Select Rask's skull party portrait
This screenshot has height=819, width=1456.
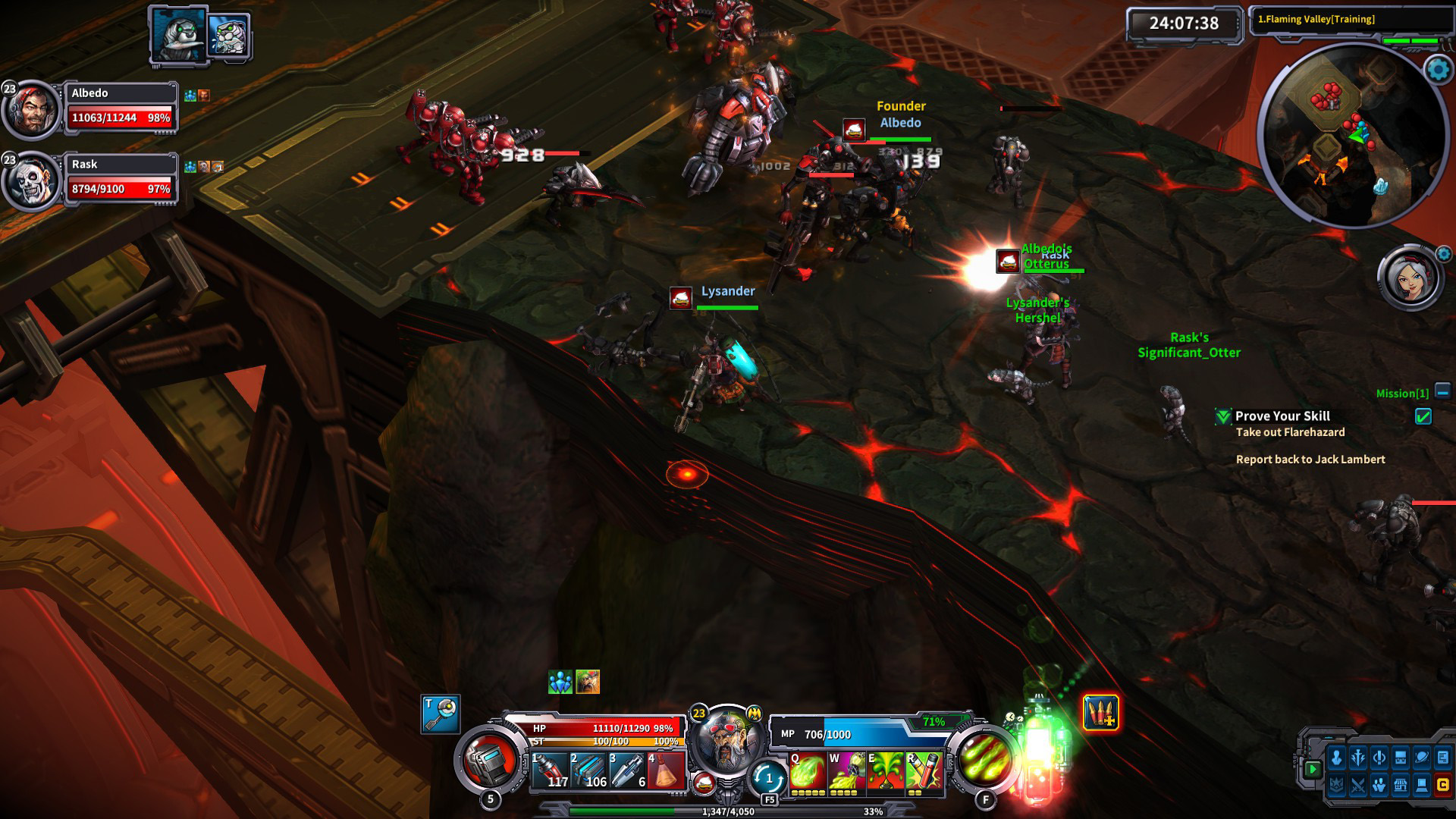32,182
